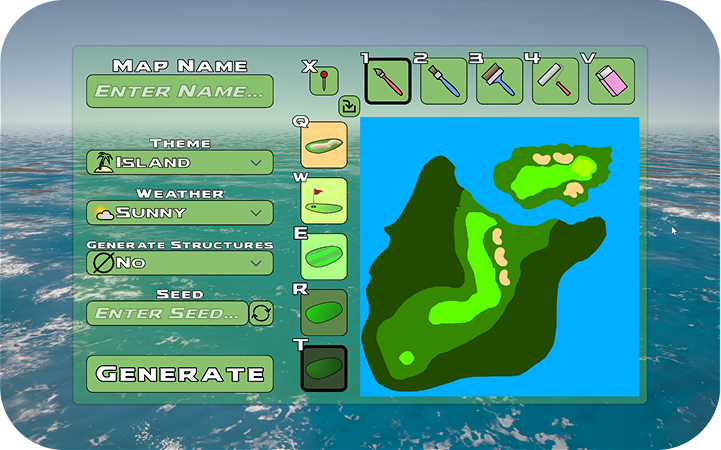Pick the paint roller tool
The width and height of the screenshot is (721, 450).
click(556, 81)
